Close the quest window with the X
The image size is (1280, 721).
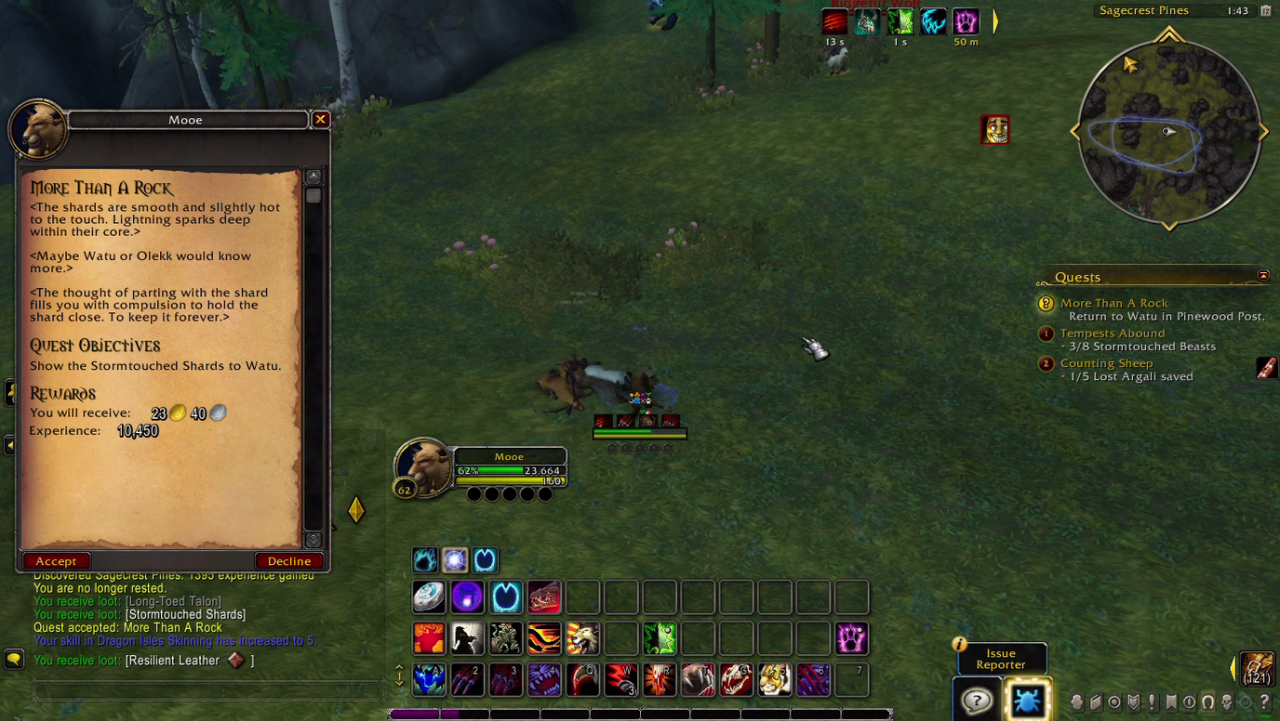pos(320,120)
